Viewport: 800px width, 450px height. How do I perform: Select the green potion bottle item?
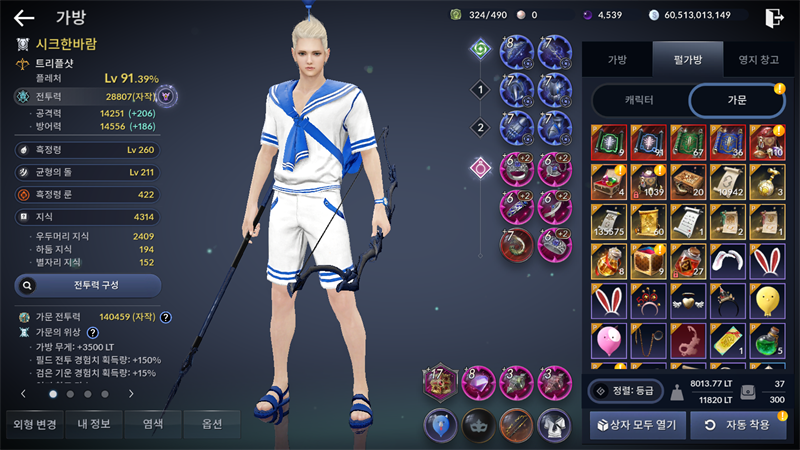point(768,342)
